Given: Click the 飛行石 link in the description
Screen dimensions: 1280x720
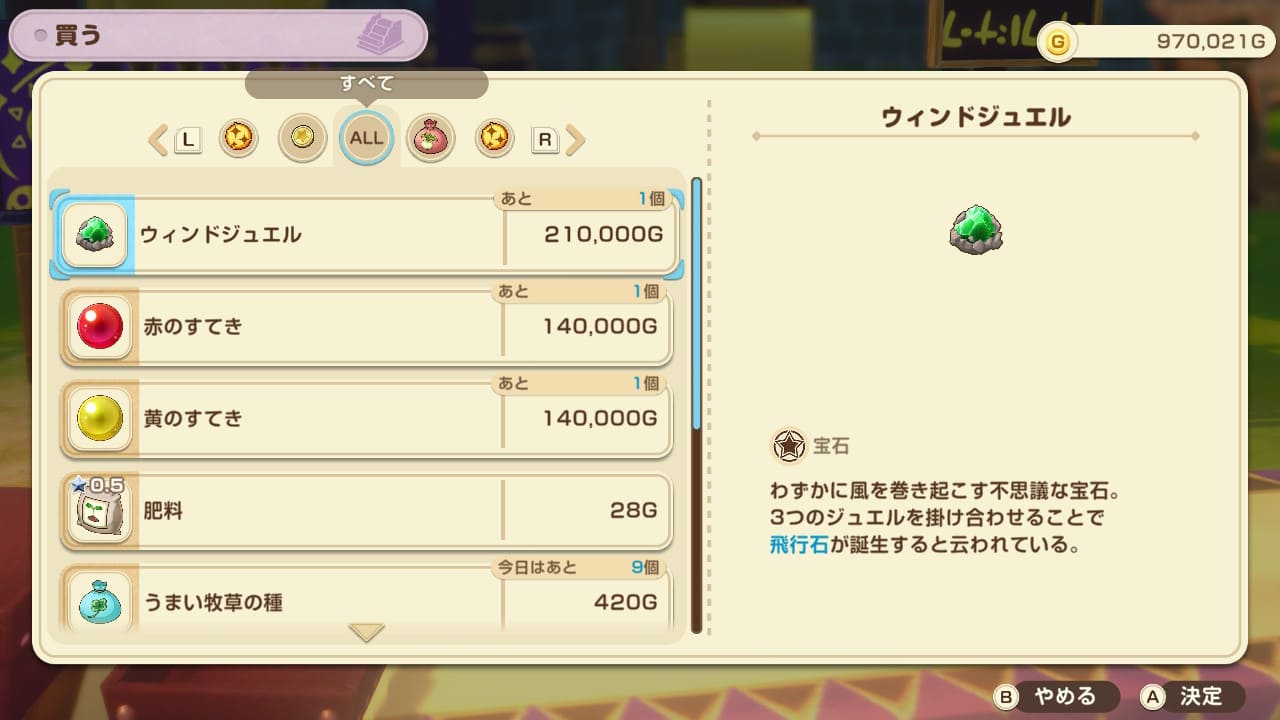Looking at the screenshot, I should tap(799, 547).
